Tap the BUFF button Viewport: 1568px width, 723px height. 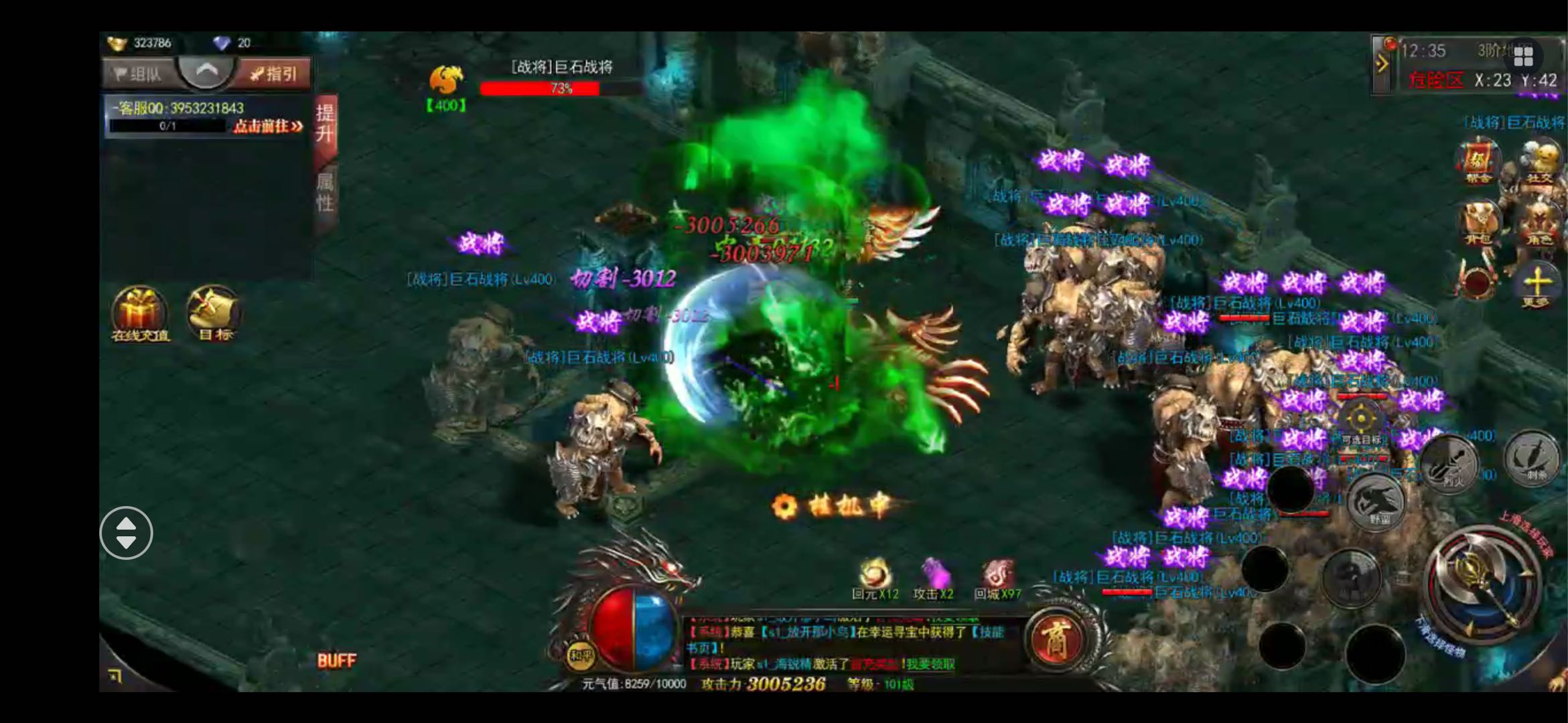pyautogui.click(x=336, y=661)
